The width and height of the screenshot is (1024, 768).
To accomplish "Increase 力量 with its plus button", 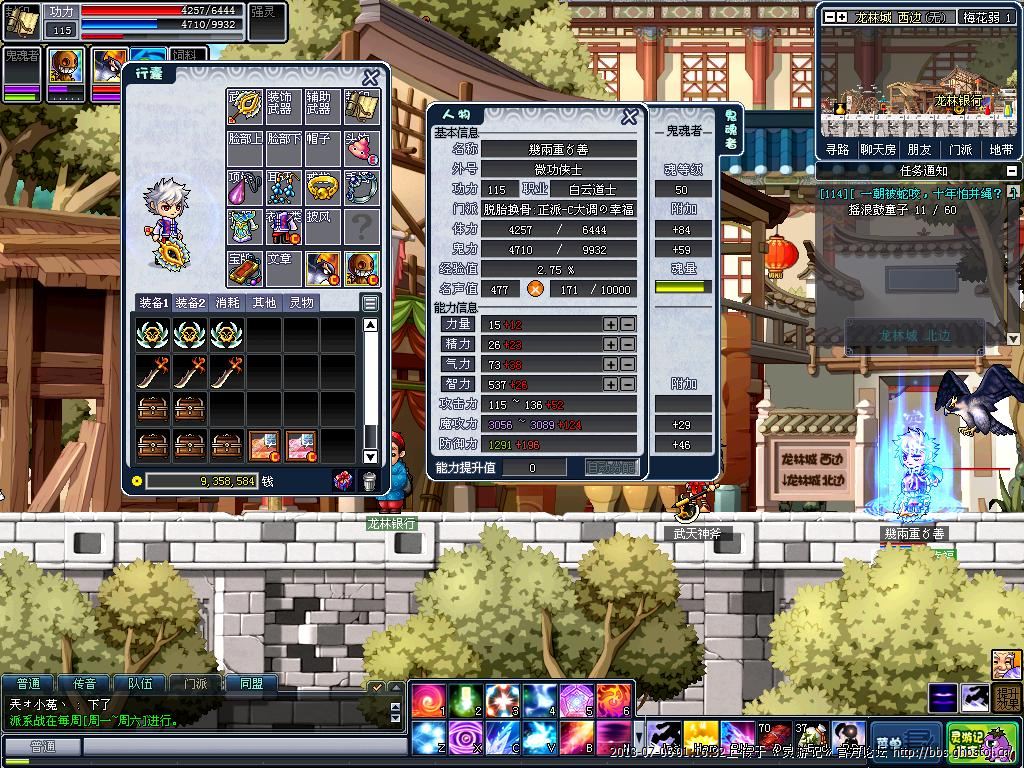I will pos(610,324).
